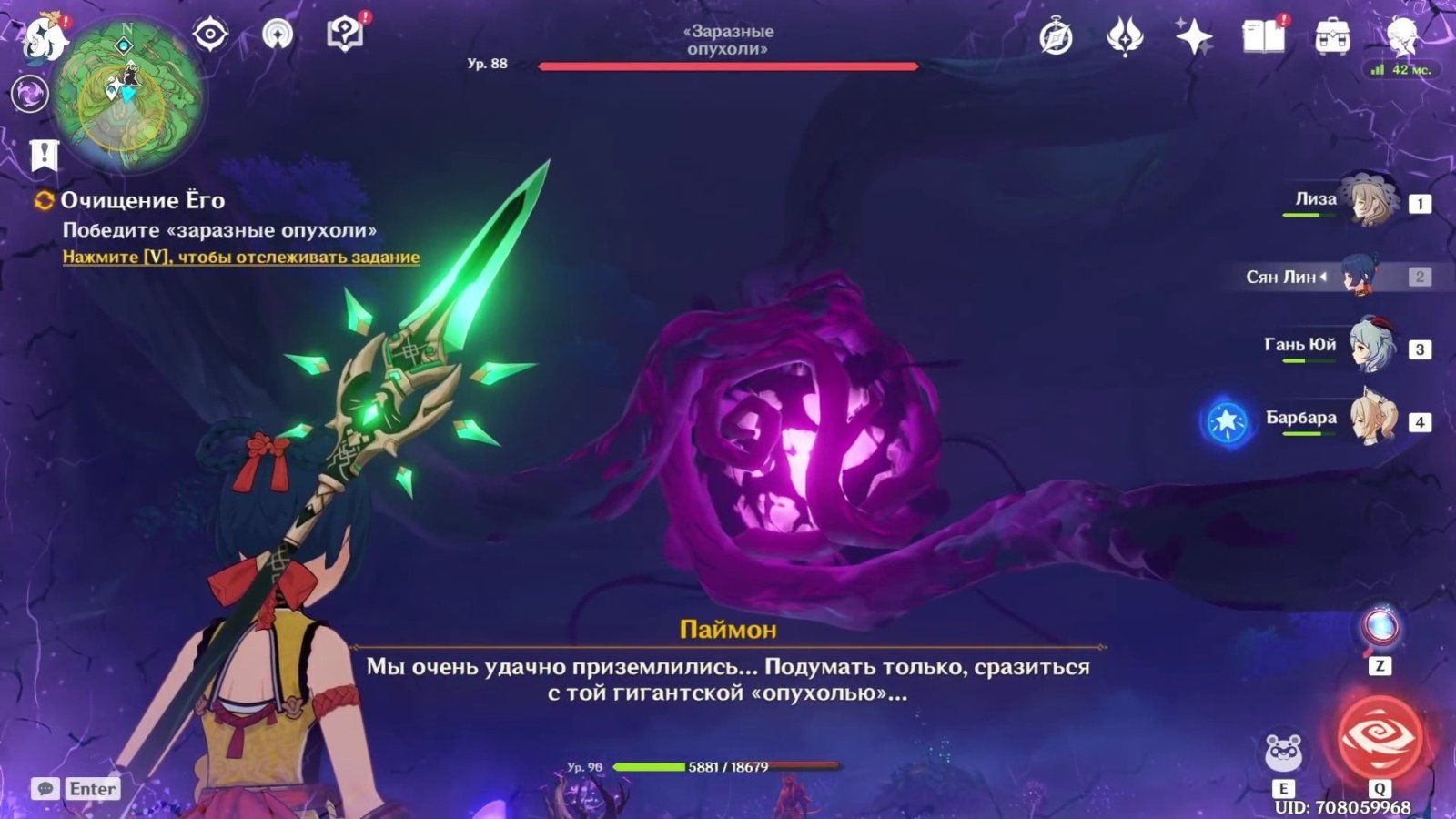Track the quest via yellow underlined link
The height and width of the screenshot is (819, 1456).
(x=241, y=258)
